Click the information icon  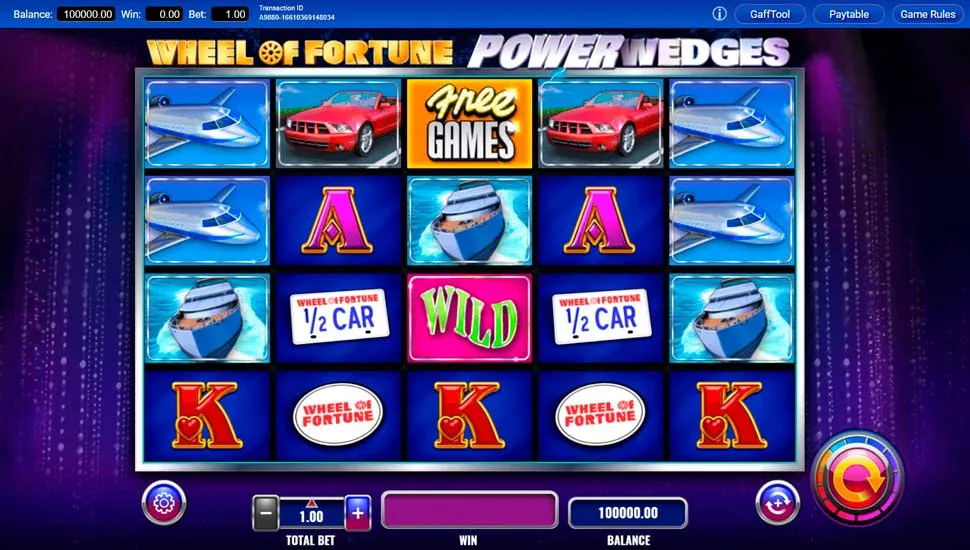pos(719,14)
